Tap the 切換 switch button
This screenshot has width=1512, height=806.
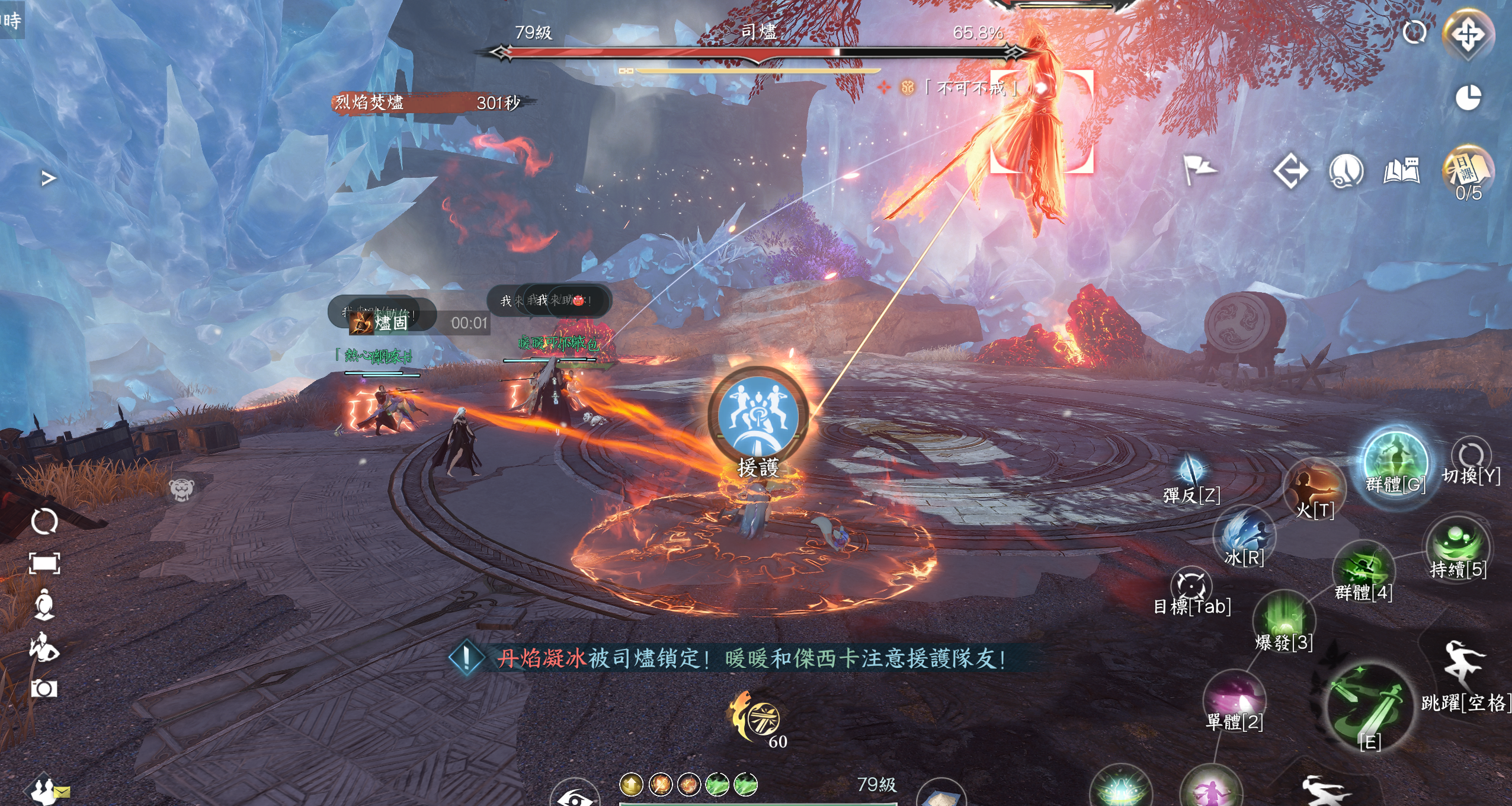click(x=1471, y=458)
